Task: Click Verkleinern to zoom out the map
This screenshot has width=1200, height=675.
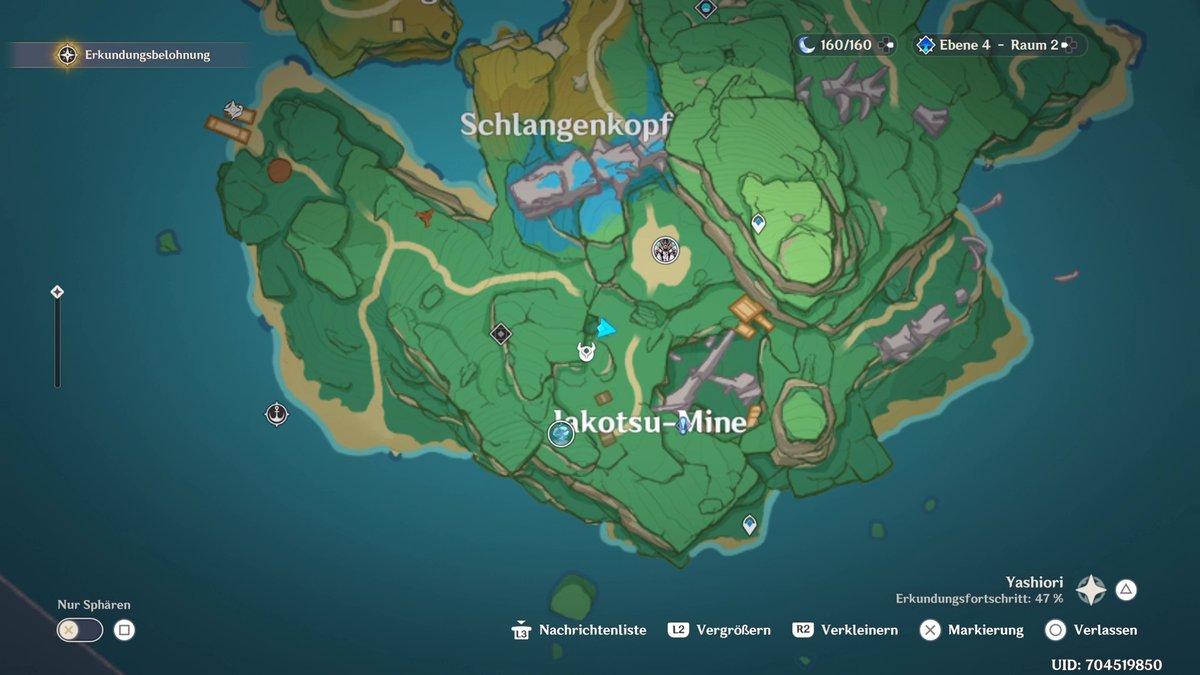Action: 845,630
